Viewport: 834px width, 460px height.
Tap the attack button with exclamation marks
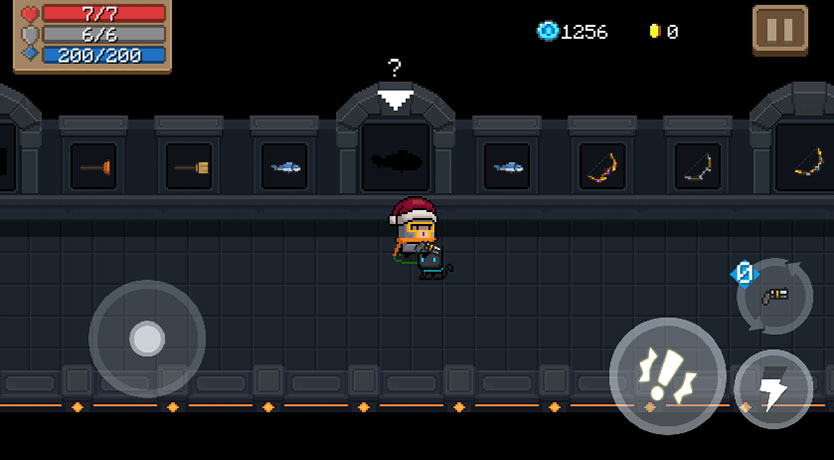click(x=667, y=375)
